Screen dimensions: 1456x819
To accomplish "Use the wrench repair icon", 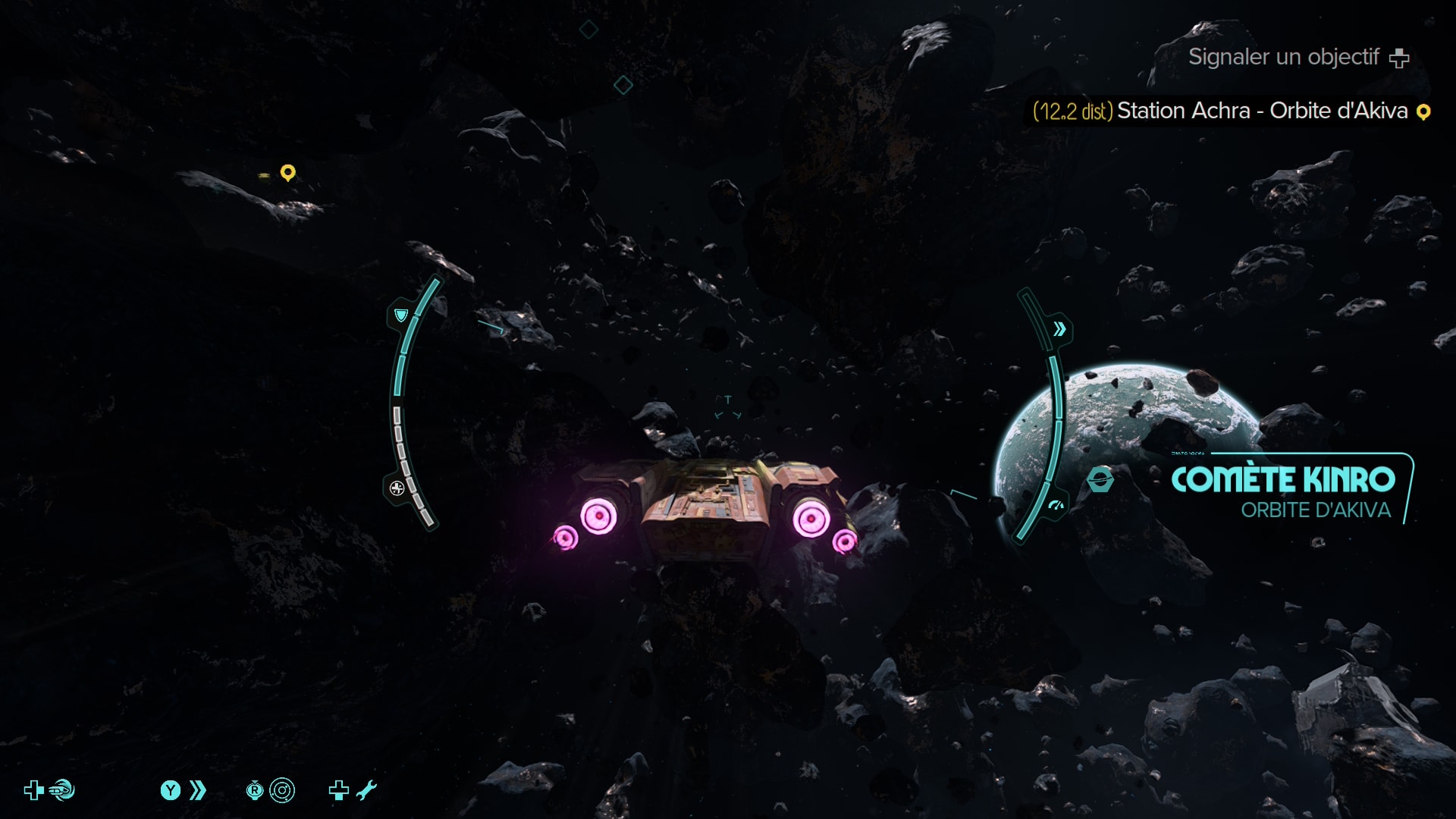I will [x=366, y=791].
